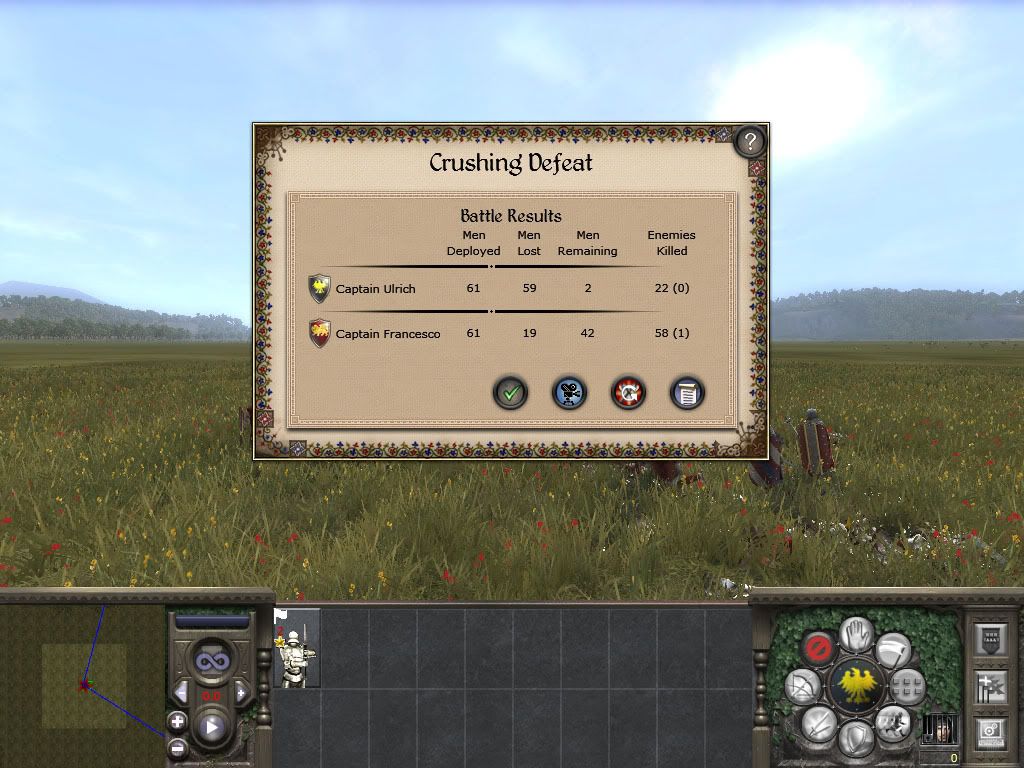Image resolution: width=1024 pixels, height=768 pixels.
Task: Restart the battle with the red button
Action: click(x=628, y=393)
